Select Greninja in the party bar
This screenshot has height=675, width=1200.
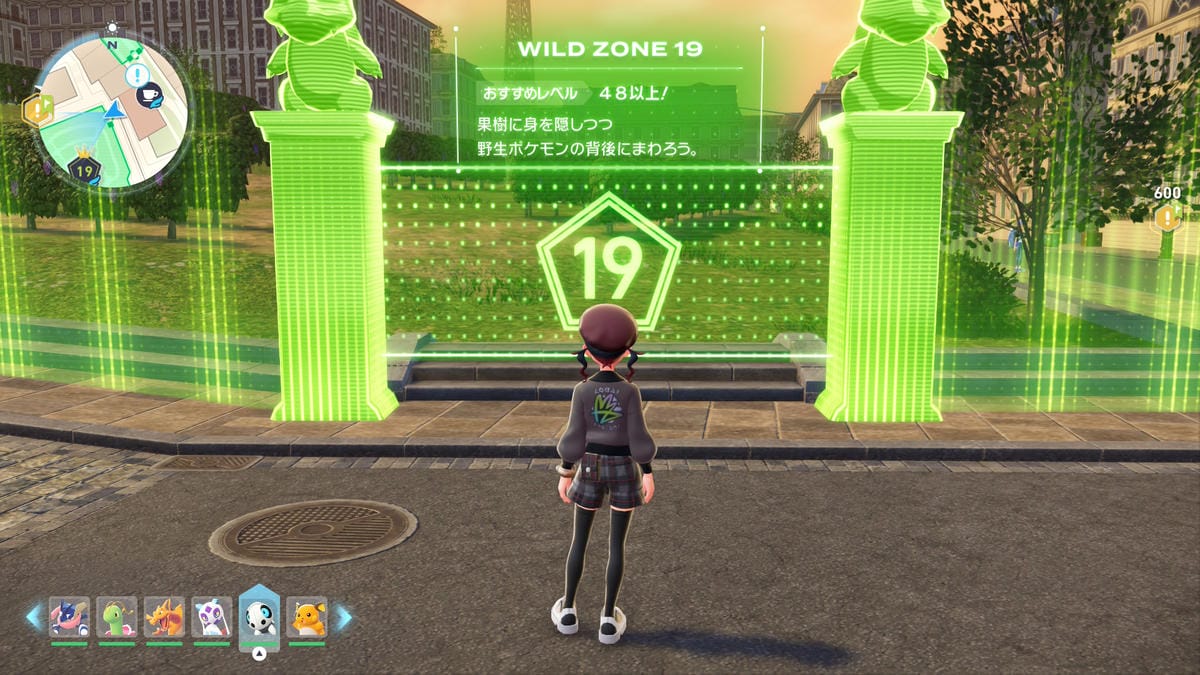click(69, 617)
